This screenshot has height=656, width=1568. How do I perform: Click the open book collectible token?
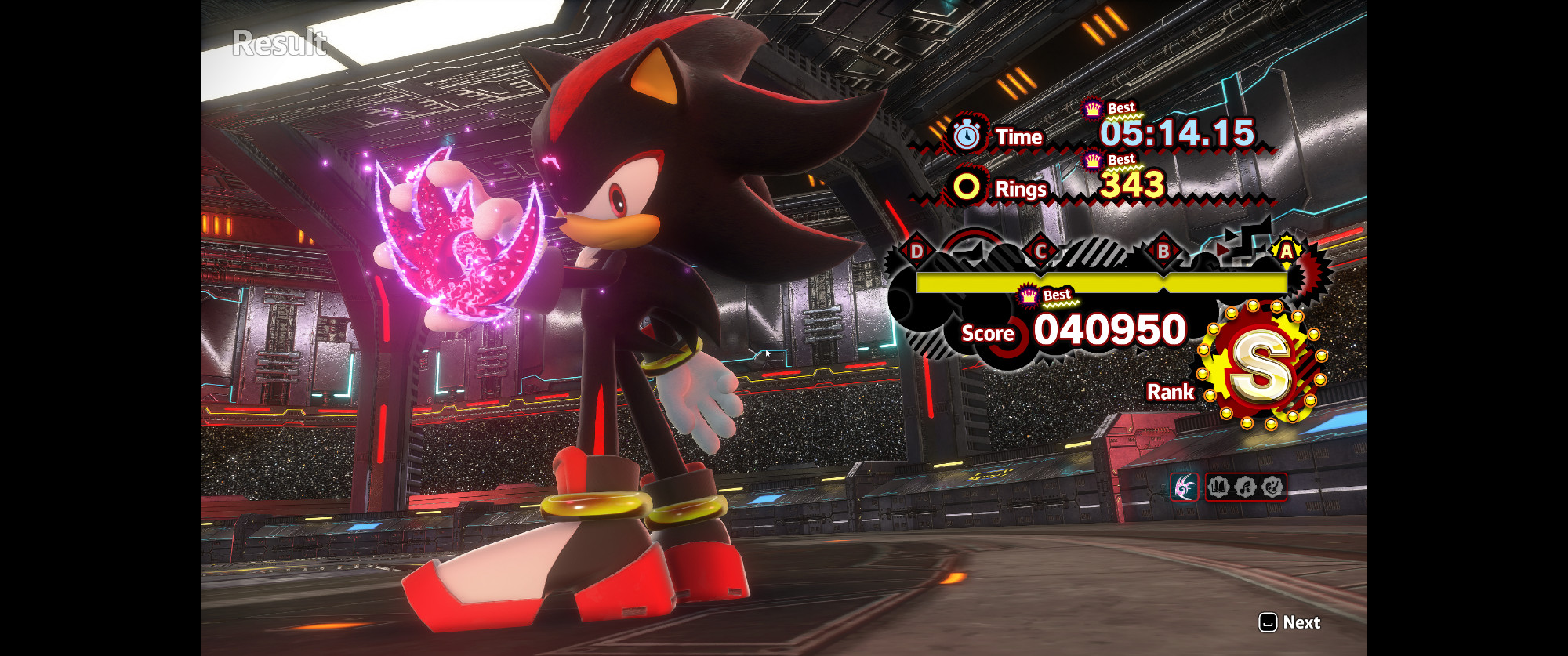(x=1218, y=487)
